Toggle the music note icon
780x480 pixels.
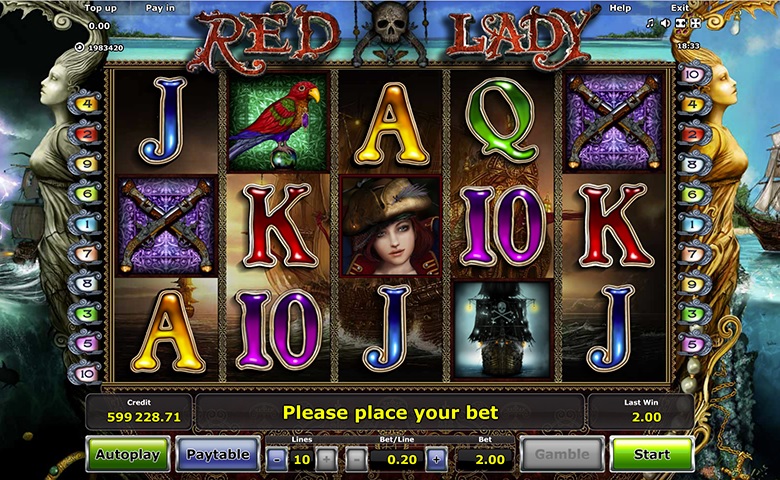pyautogui.click(x=651, y=22)
